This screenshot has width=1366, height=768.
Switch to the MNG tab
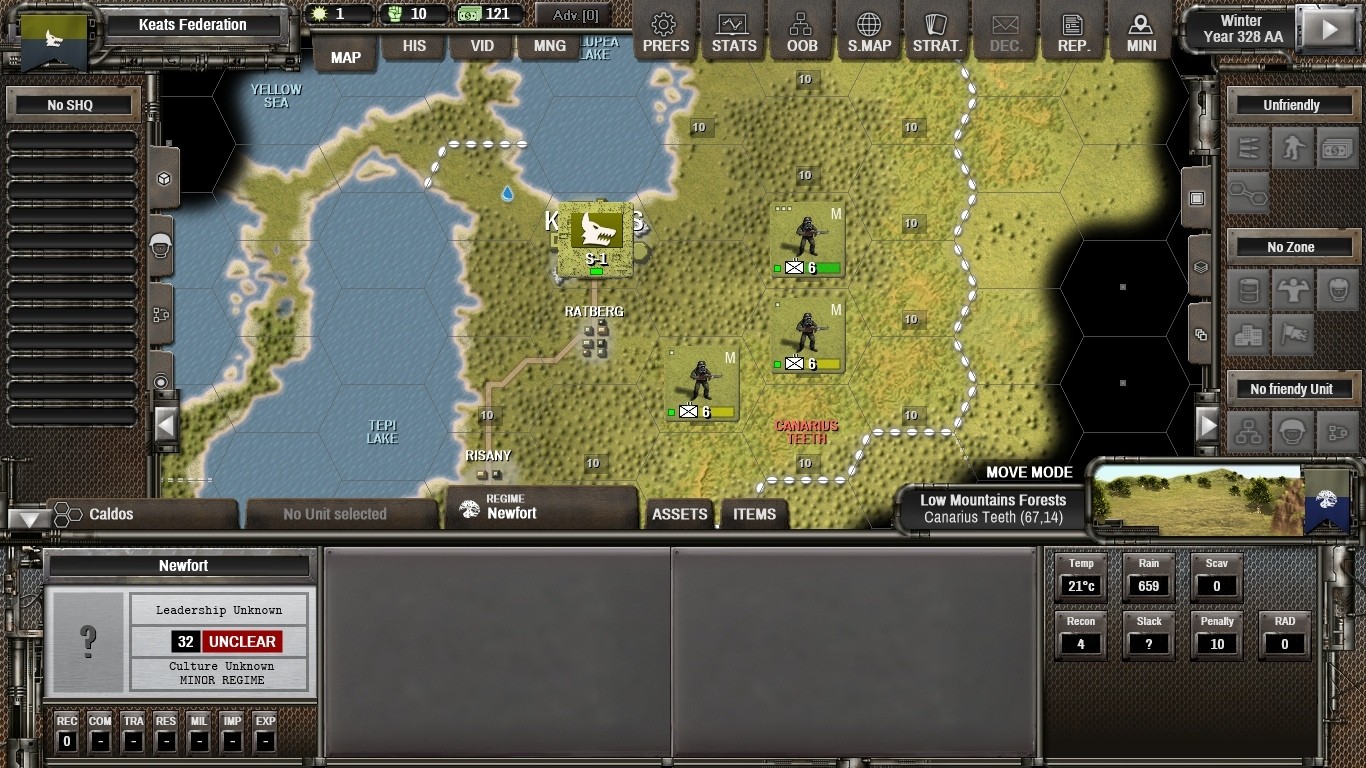point(549,46)
